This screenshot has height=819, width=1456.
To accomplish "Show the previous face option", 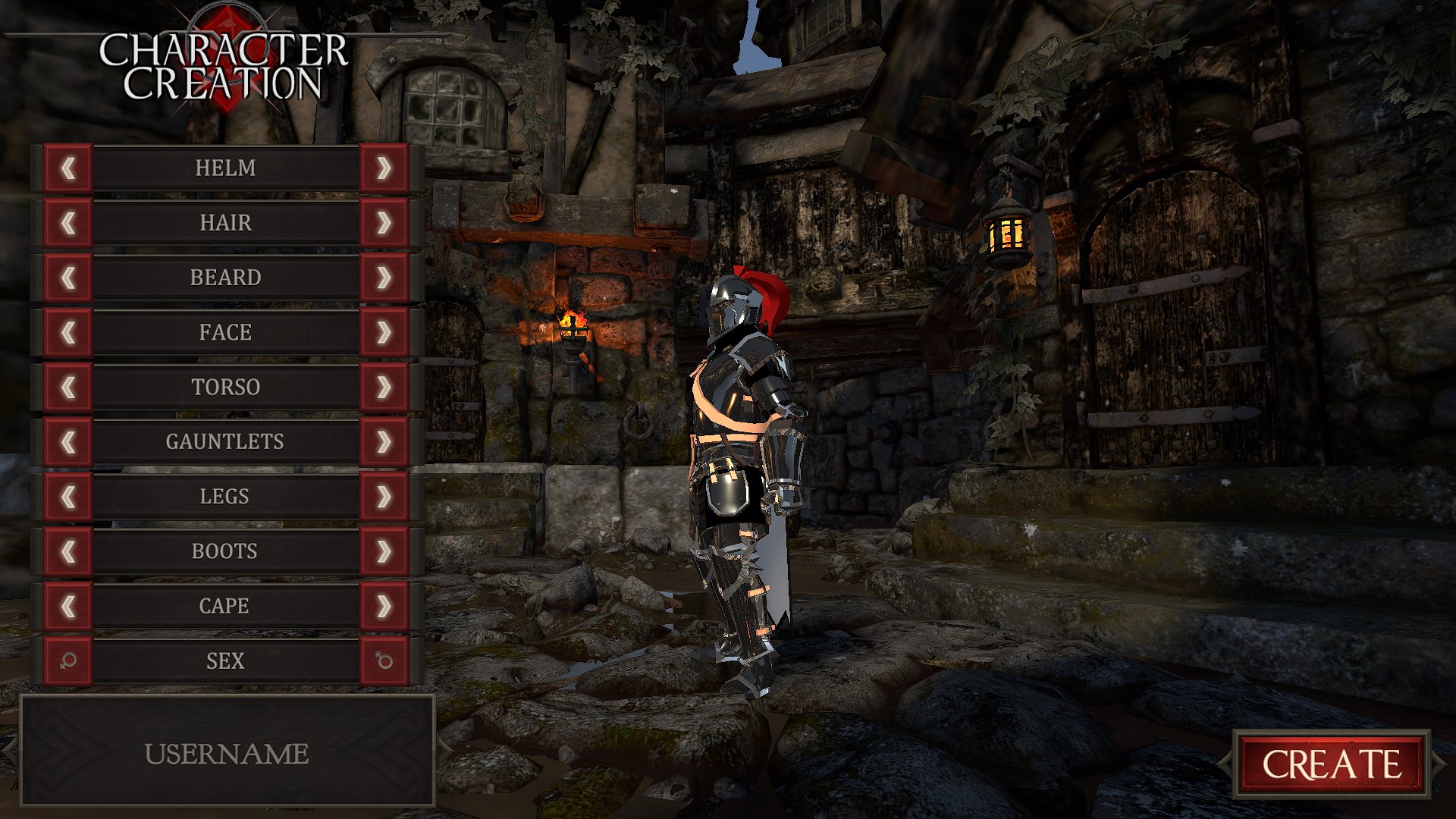I will click(68, 332).
